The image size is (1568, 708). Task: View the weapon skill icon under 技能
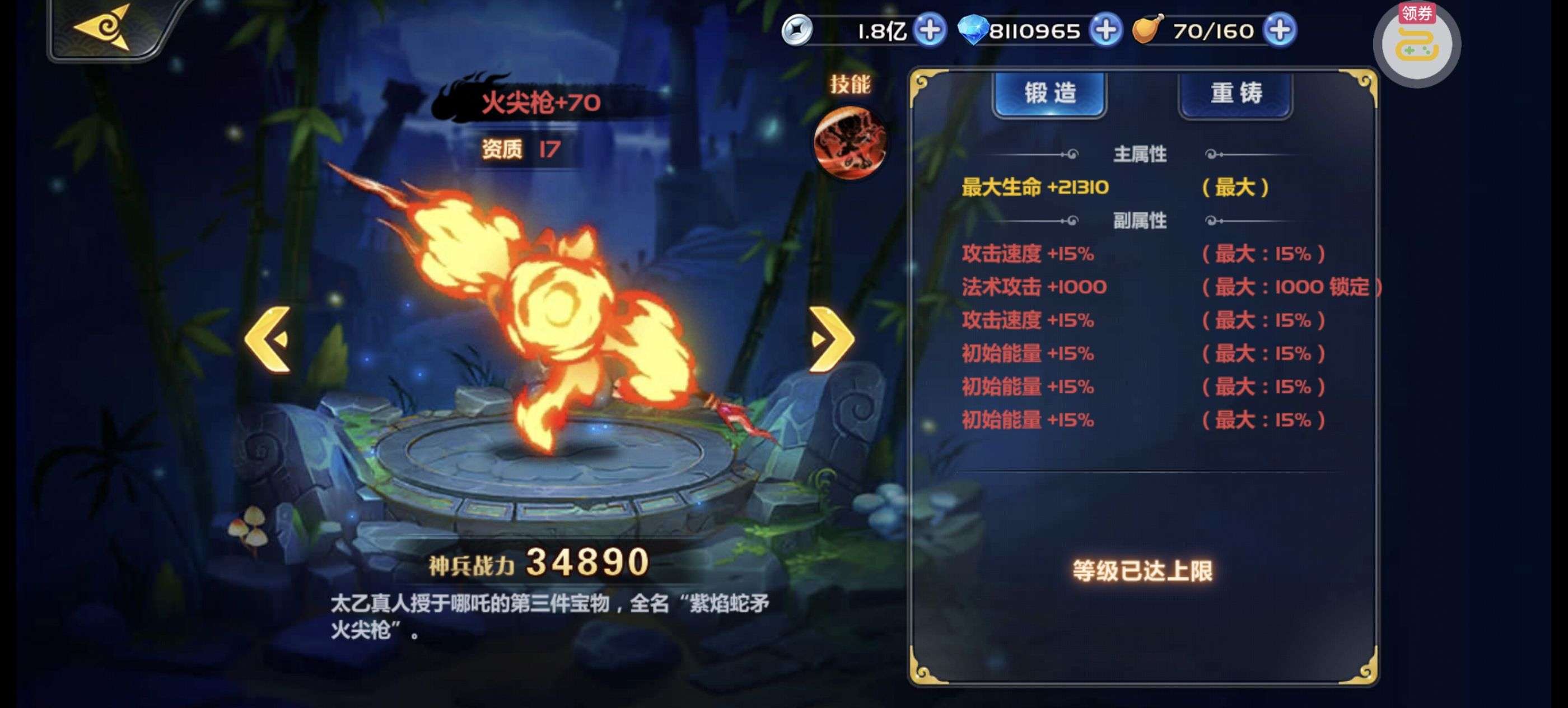pyautogui.click(x=849, y=142)
